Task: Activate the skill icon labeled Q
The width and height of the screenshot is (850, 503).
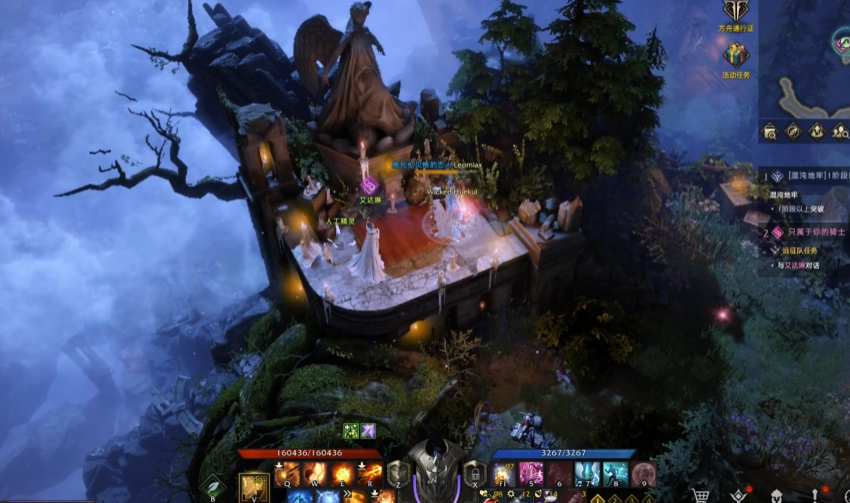Action: click(289, 474)
